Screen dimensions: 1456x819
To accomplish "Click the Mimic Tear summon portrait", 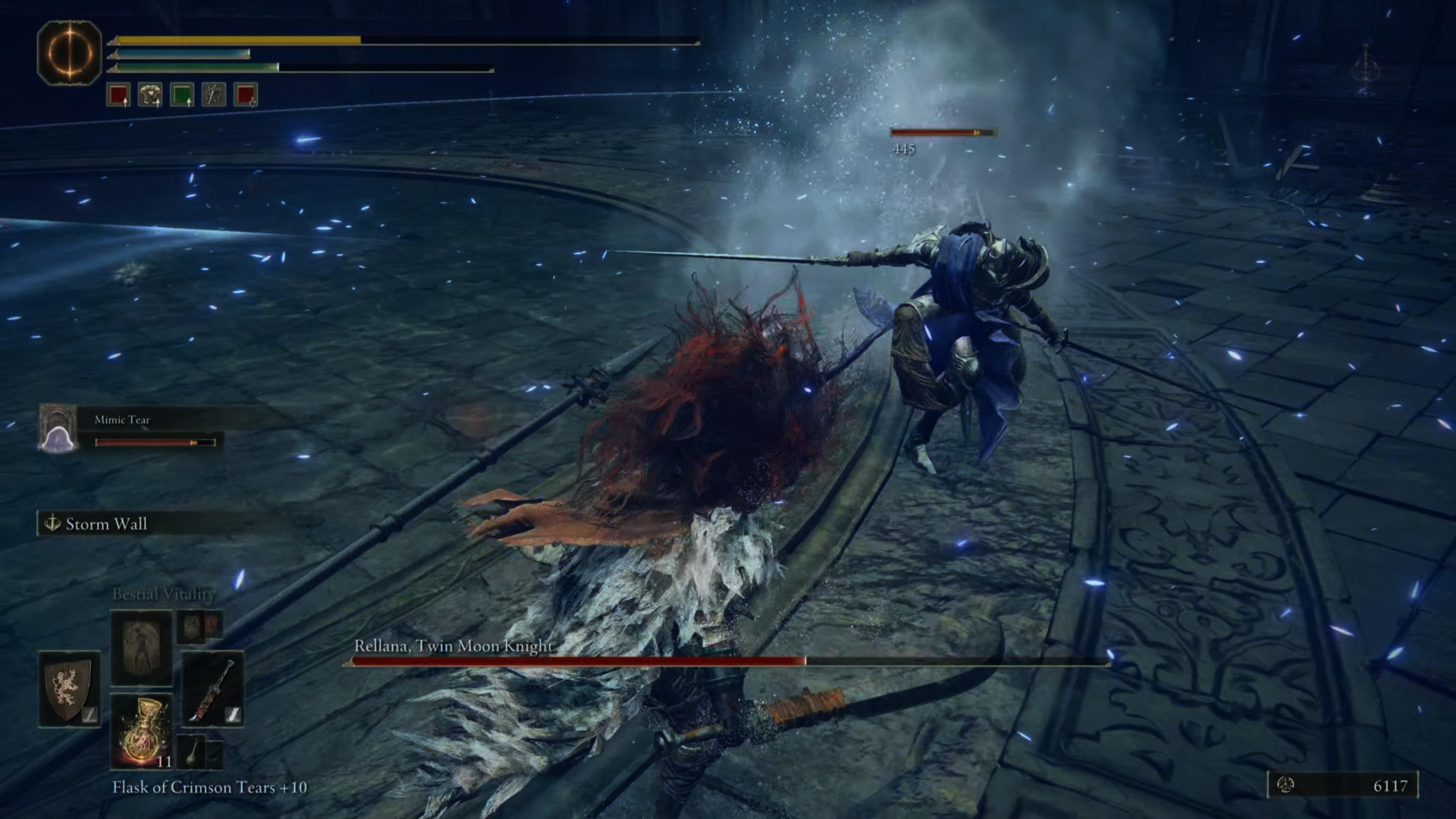I will click(58, 428).
